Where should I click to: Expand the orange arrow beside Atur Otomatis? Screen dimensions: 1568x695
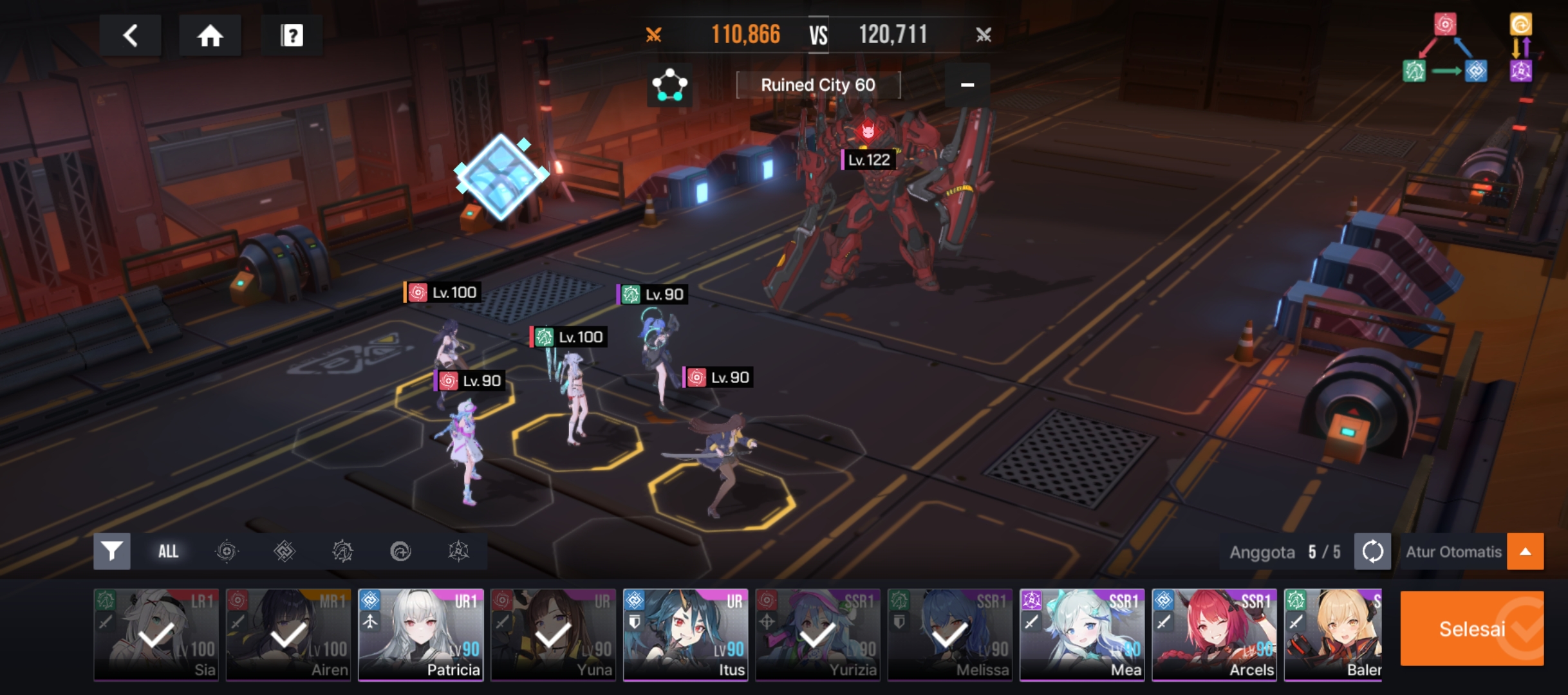pos(1525,551)
